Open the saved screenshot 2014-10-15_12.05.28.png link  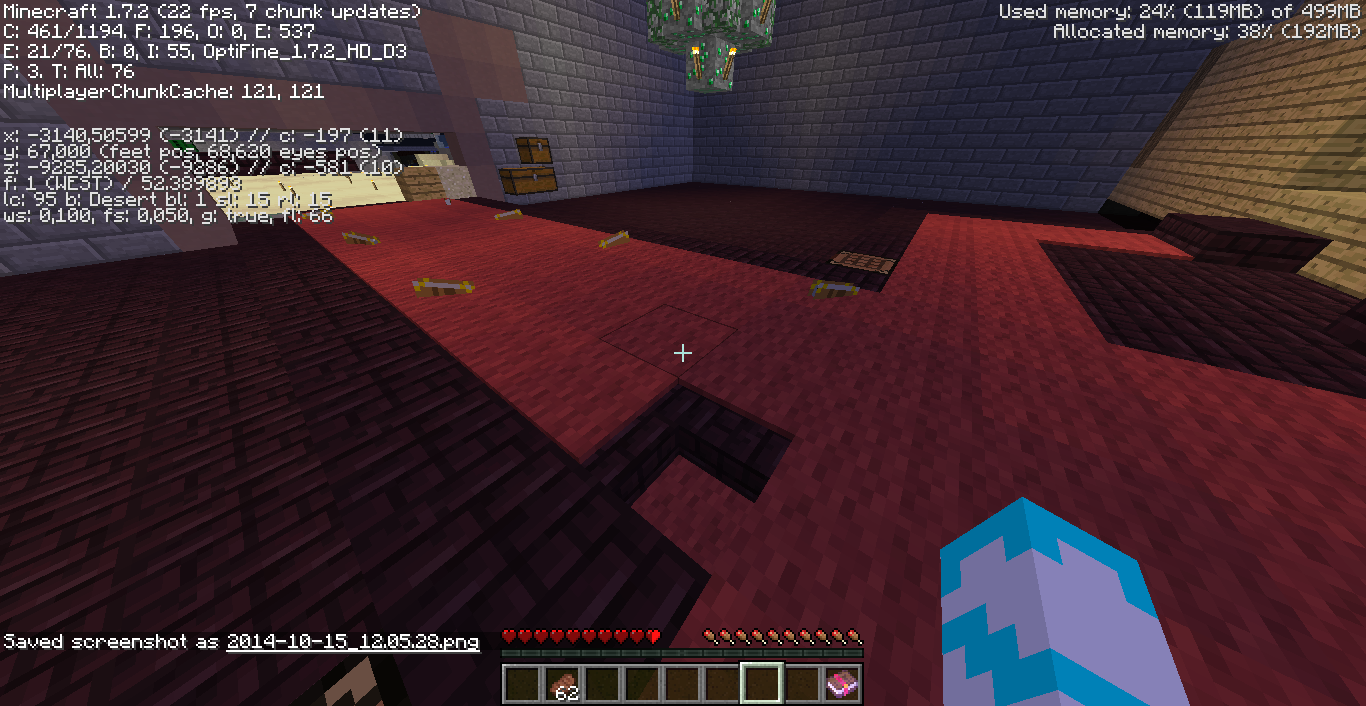pyautogui.click(x=353, y=642)
